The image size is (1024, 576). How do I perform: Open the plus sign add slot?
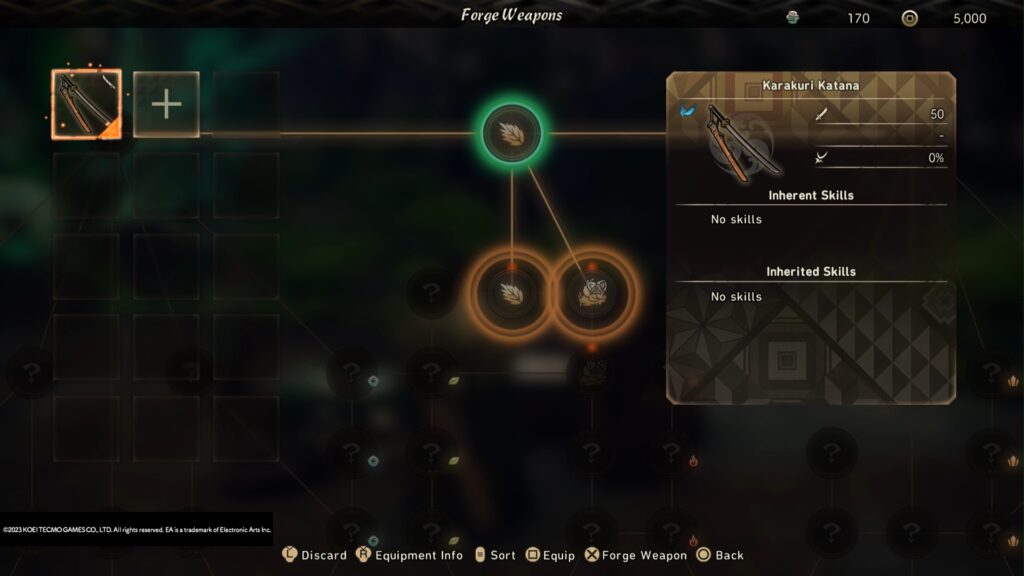[166, 104]
